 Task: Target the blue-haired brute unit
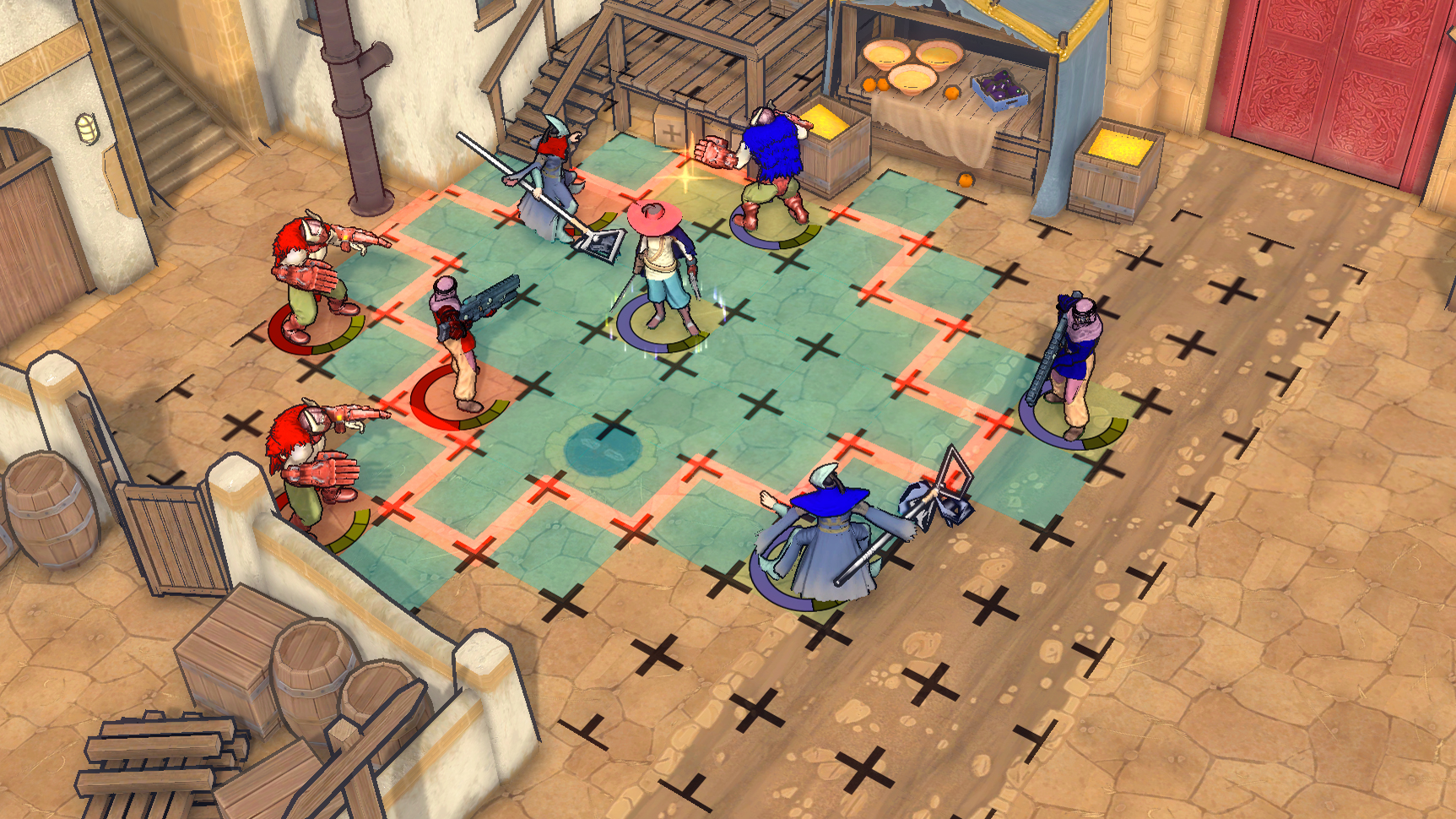point(771,169)
